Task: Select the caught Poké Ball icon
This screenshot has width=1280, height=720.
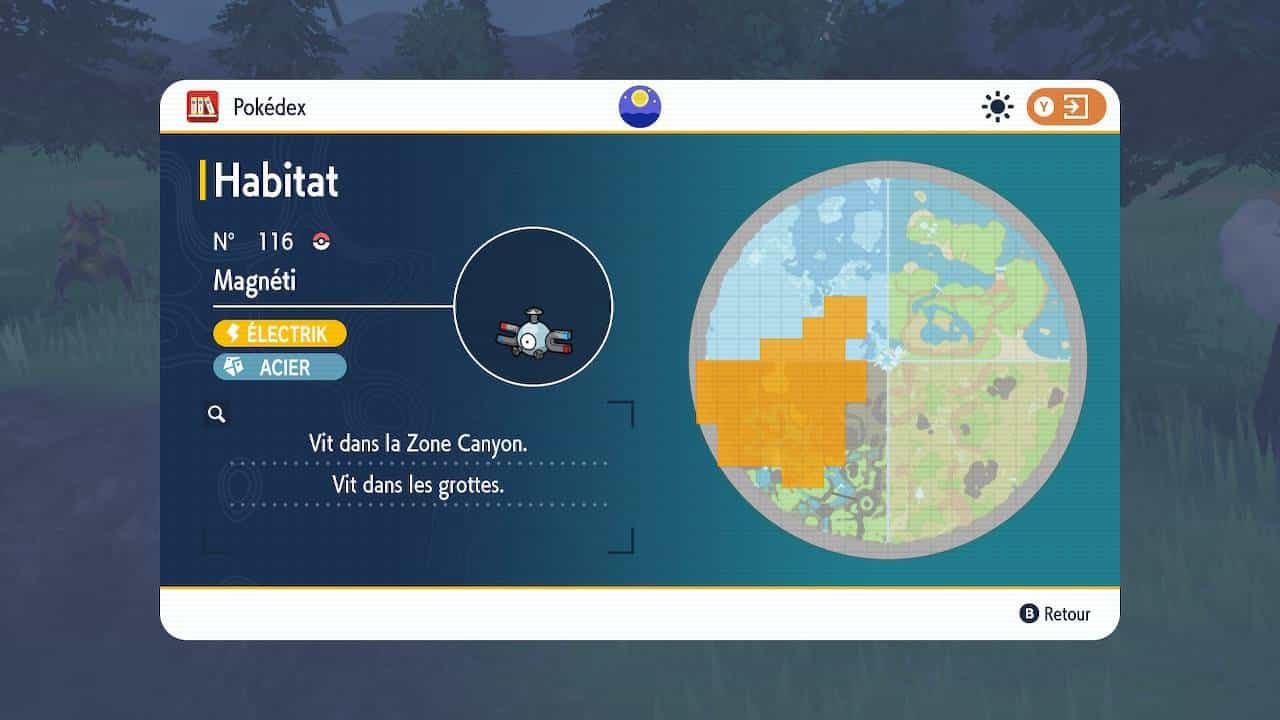Action: 321,241
